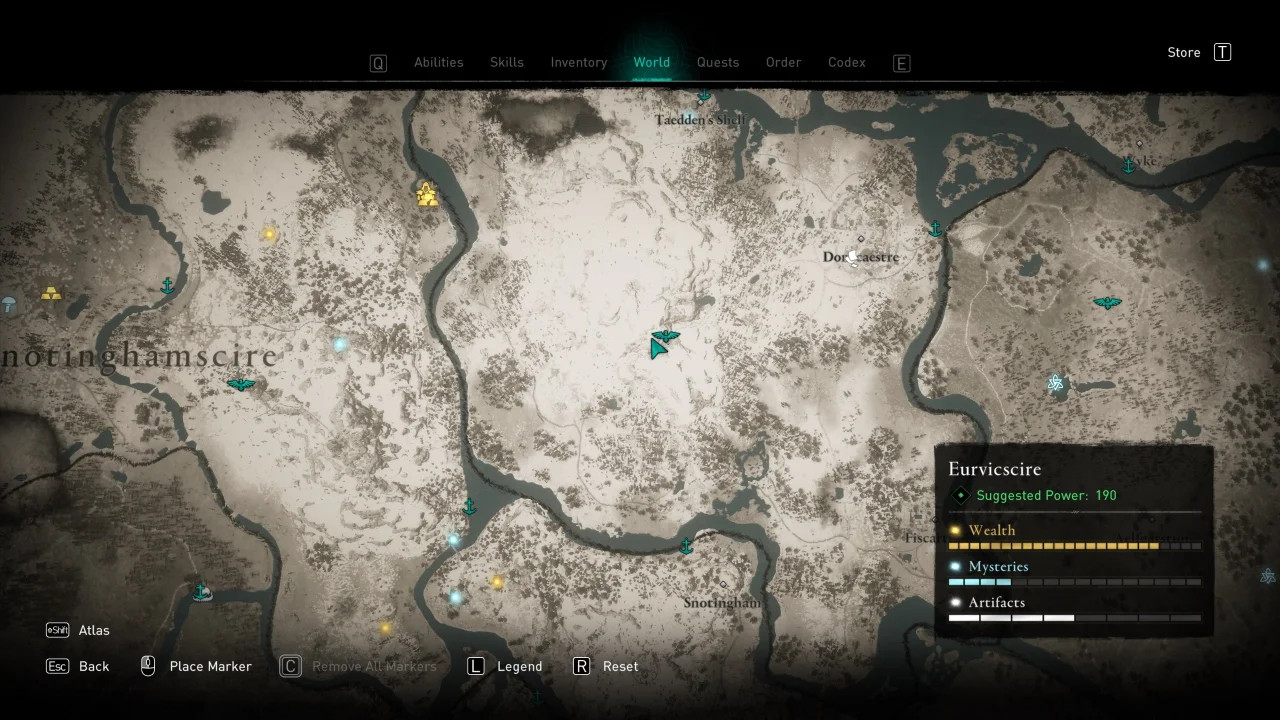The height and width of the screenshot is (720, 1280).
Task: Click the Atlas option
Action: pyautogui.click(x=94, y=630)
